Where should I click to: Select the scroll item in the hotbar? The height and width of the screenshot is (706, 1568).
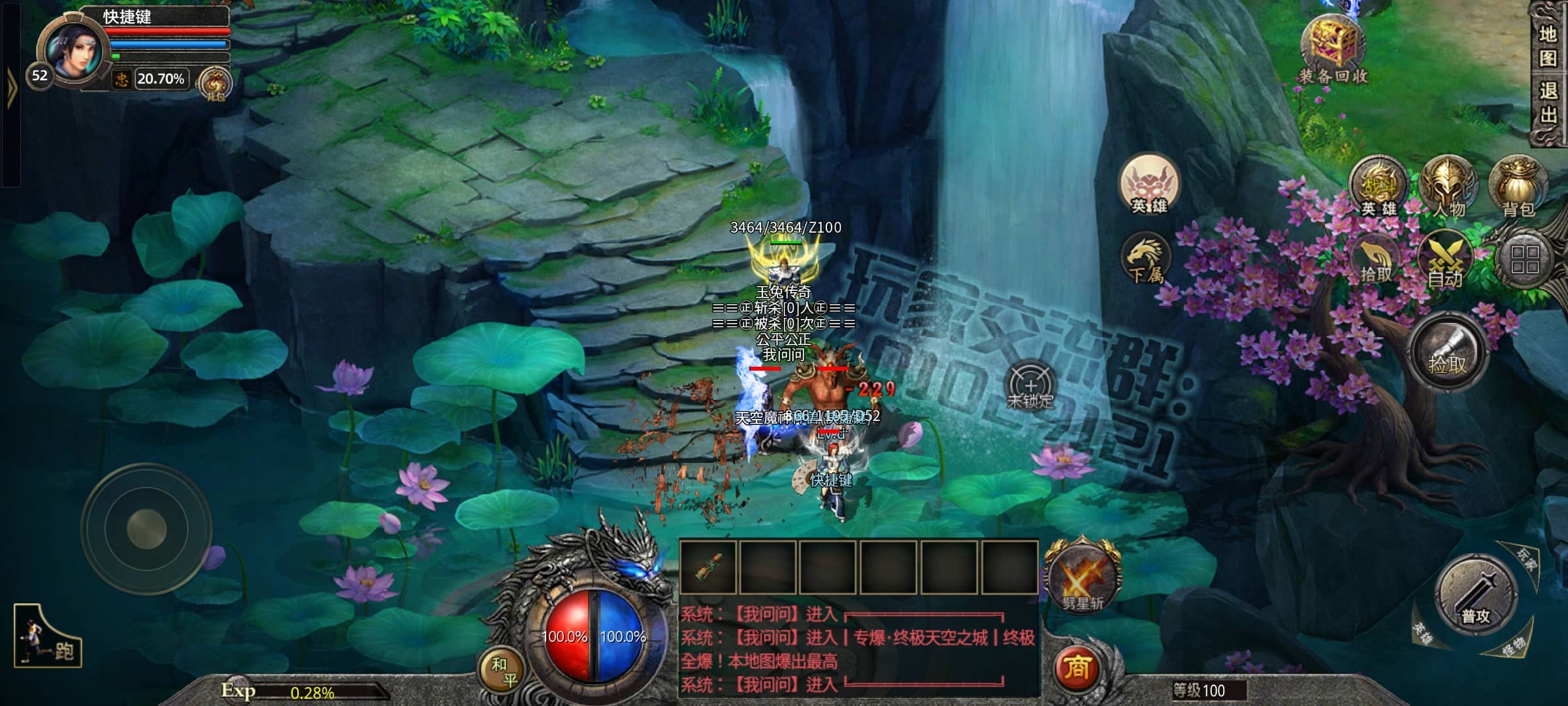tap(708, 567)
